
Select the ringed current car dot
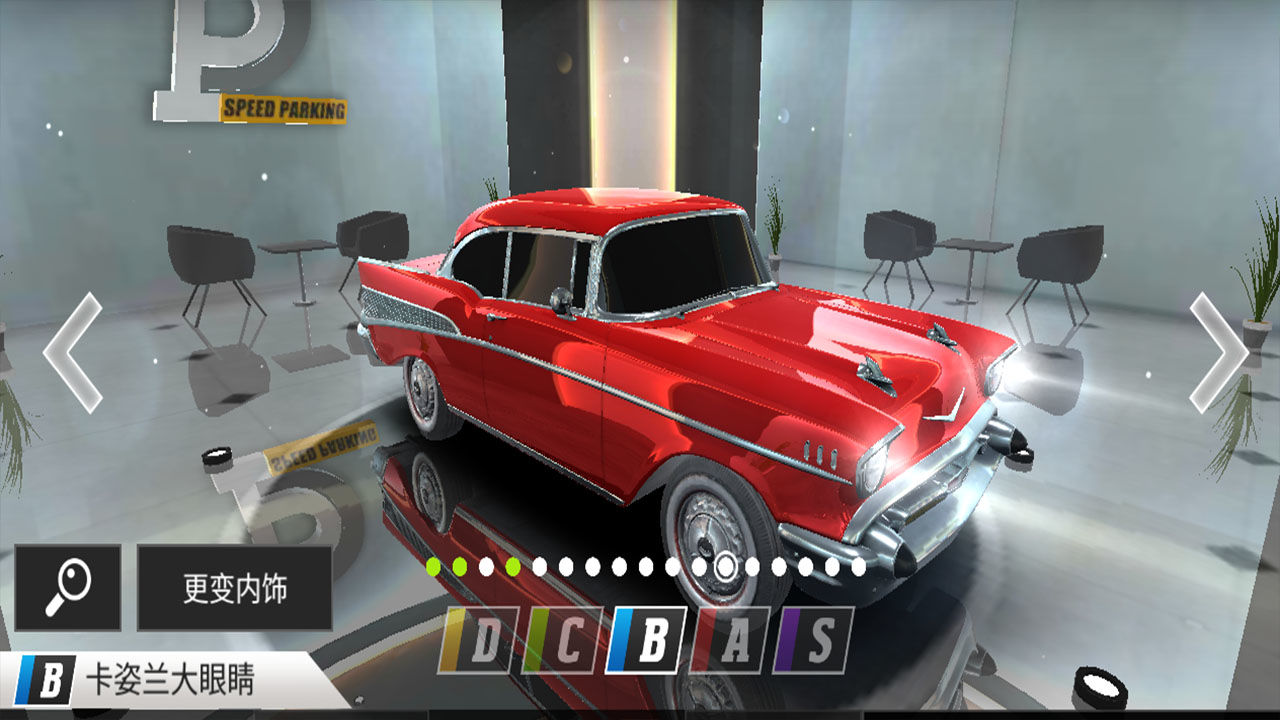click(x=727, y=567)
